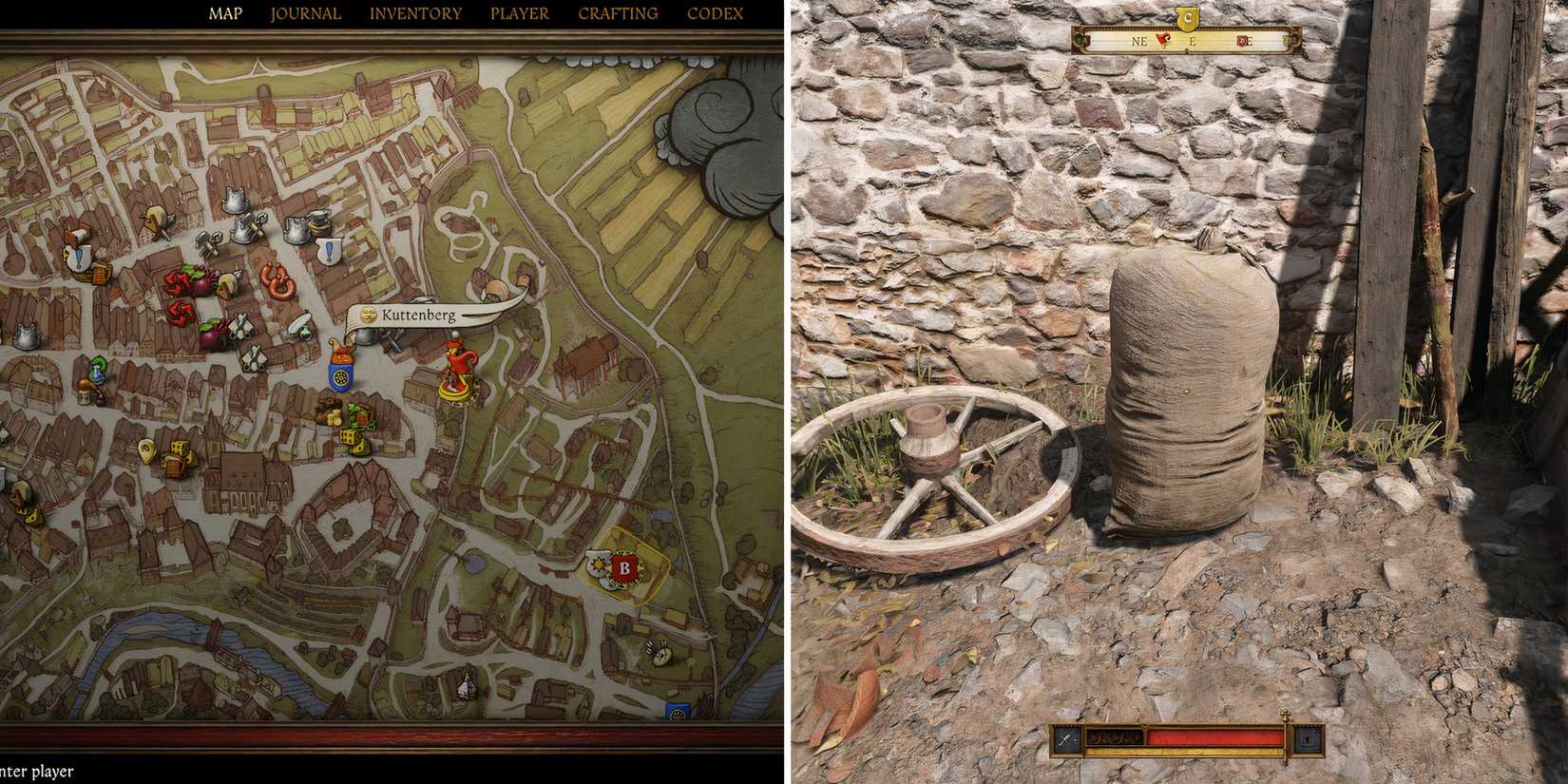Toggle the custom B map marker

click(x=625, y=566)
